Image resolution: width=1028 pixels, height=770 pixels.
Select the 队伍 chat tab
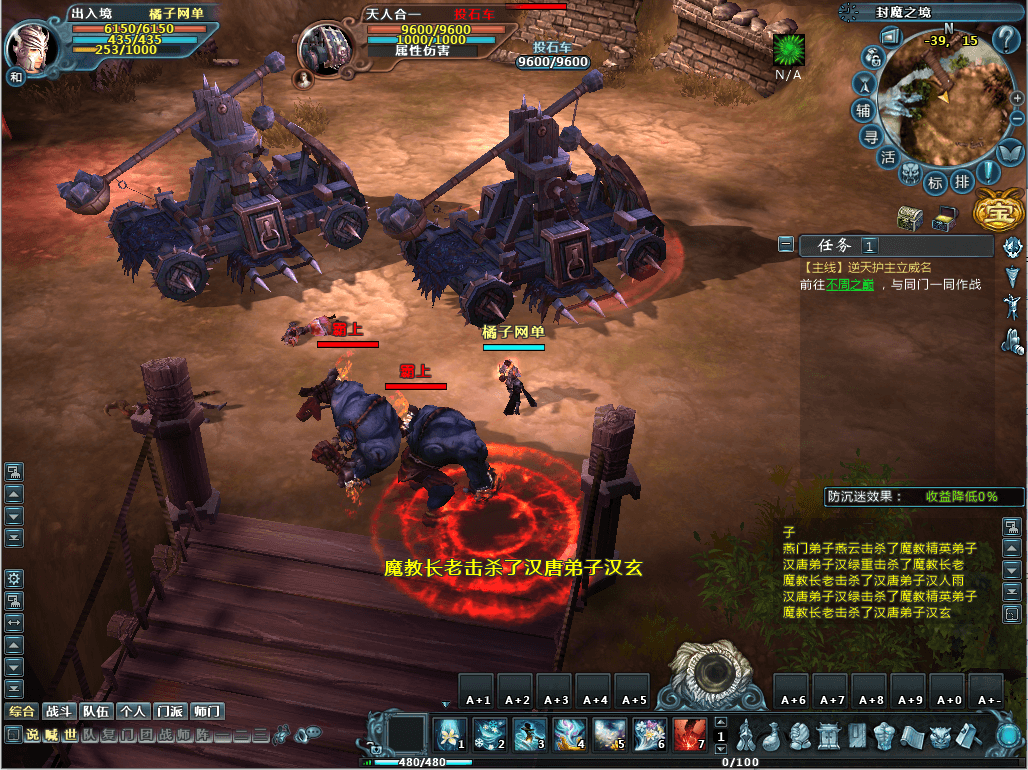click(x=96, y=712)
